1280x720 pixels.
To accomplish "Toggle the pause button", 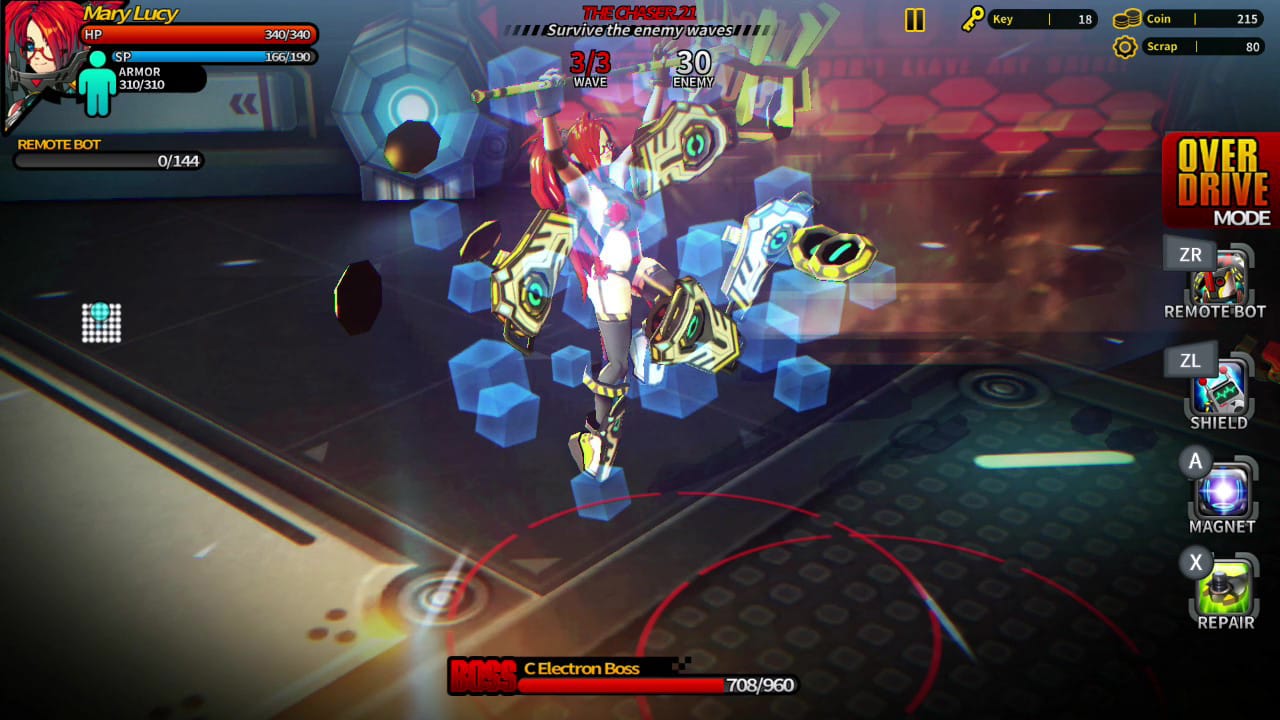I will (915, 19).
